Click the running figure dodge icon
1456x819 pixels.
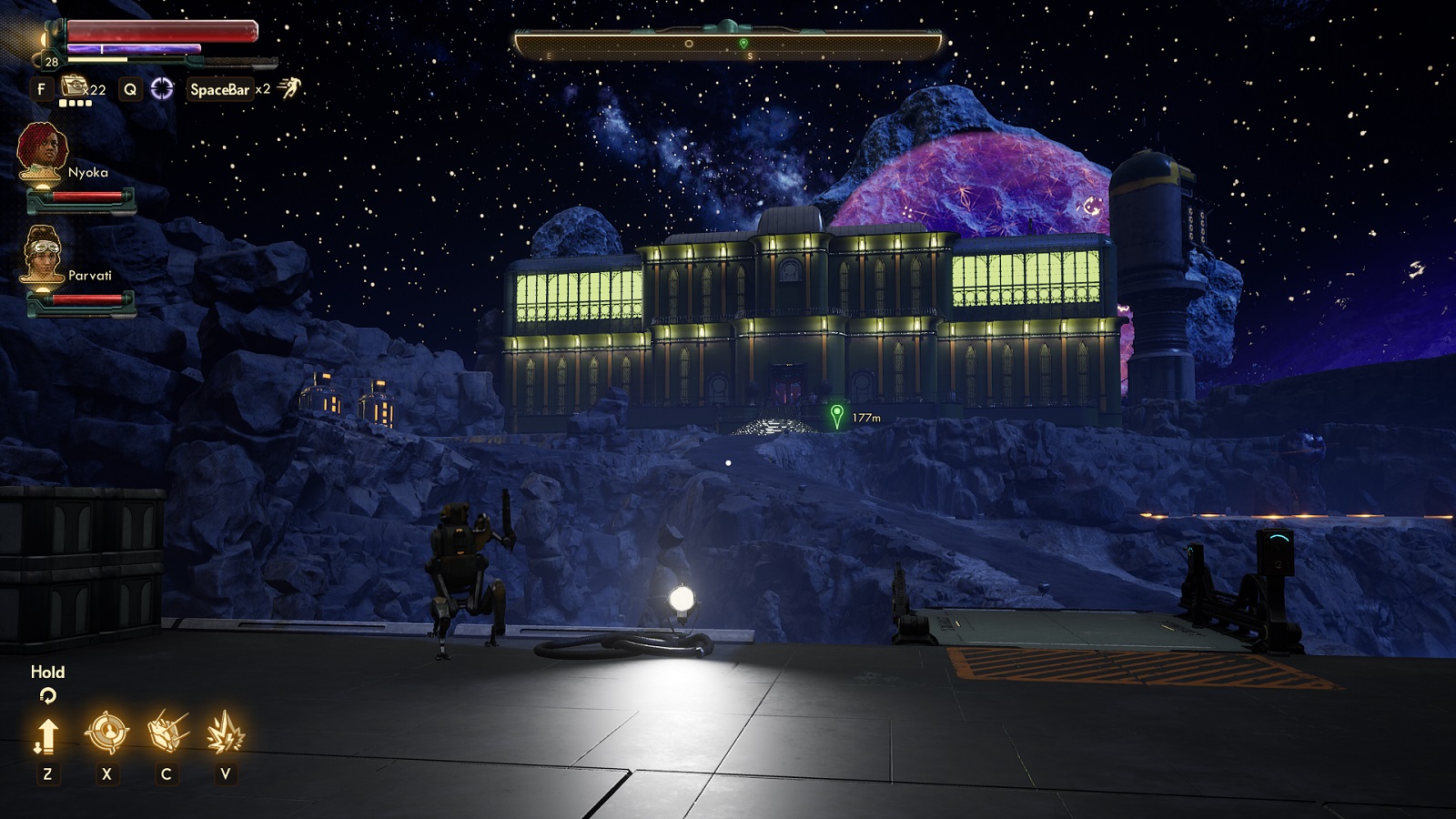point(289,88)
